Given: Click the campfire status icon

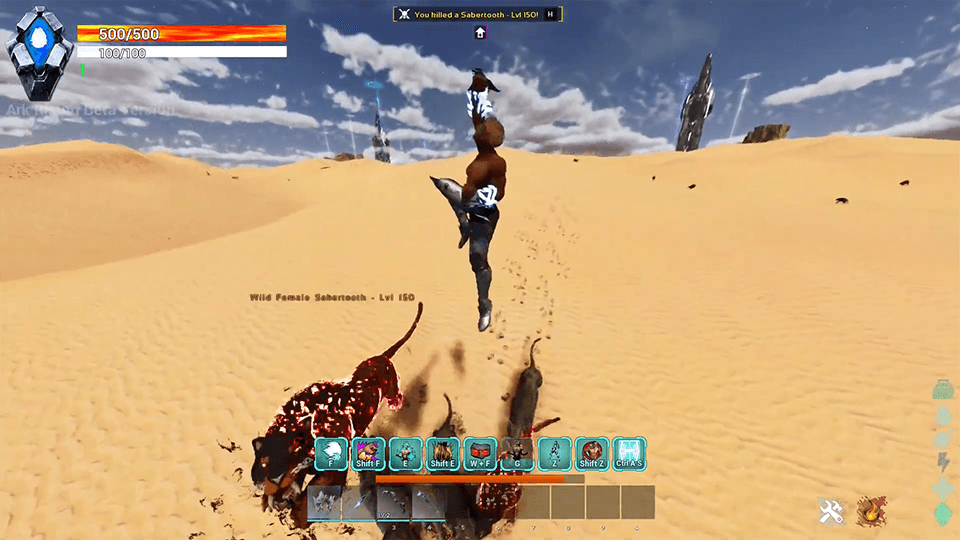Looking at the screenshot, I should pyautogui.click(x=871, y=511).
